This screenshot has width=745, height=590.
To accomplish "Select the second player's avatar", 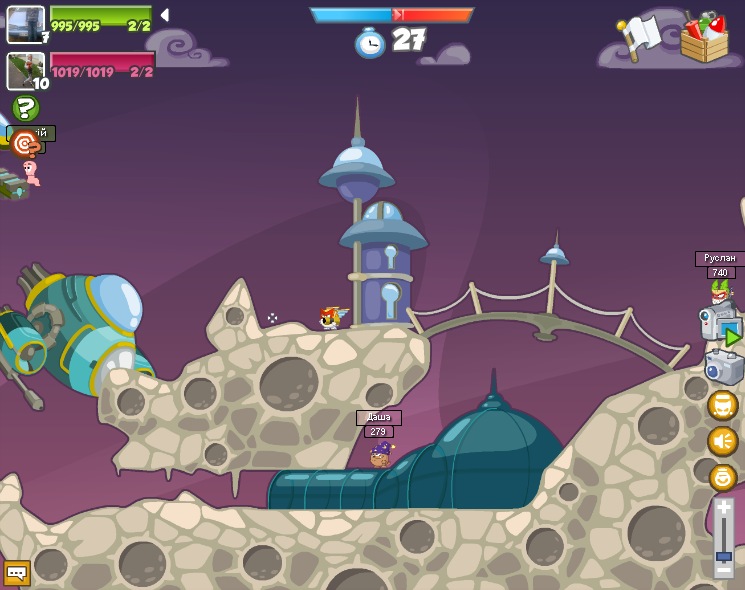I will tap(25, 71).
